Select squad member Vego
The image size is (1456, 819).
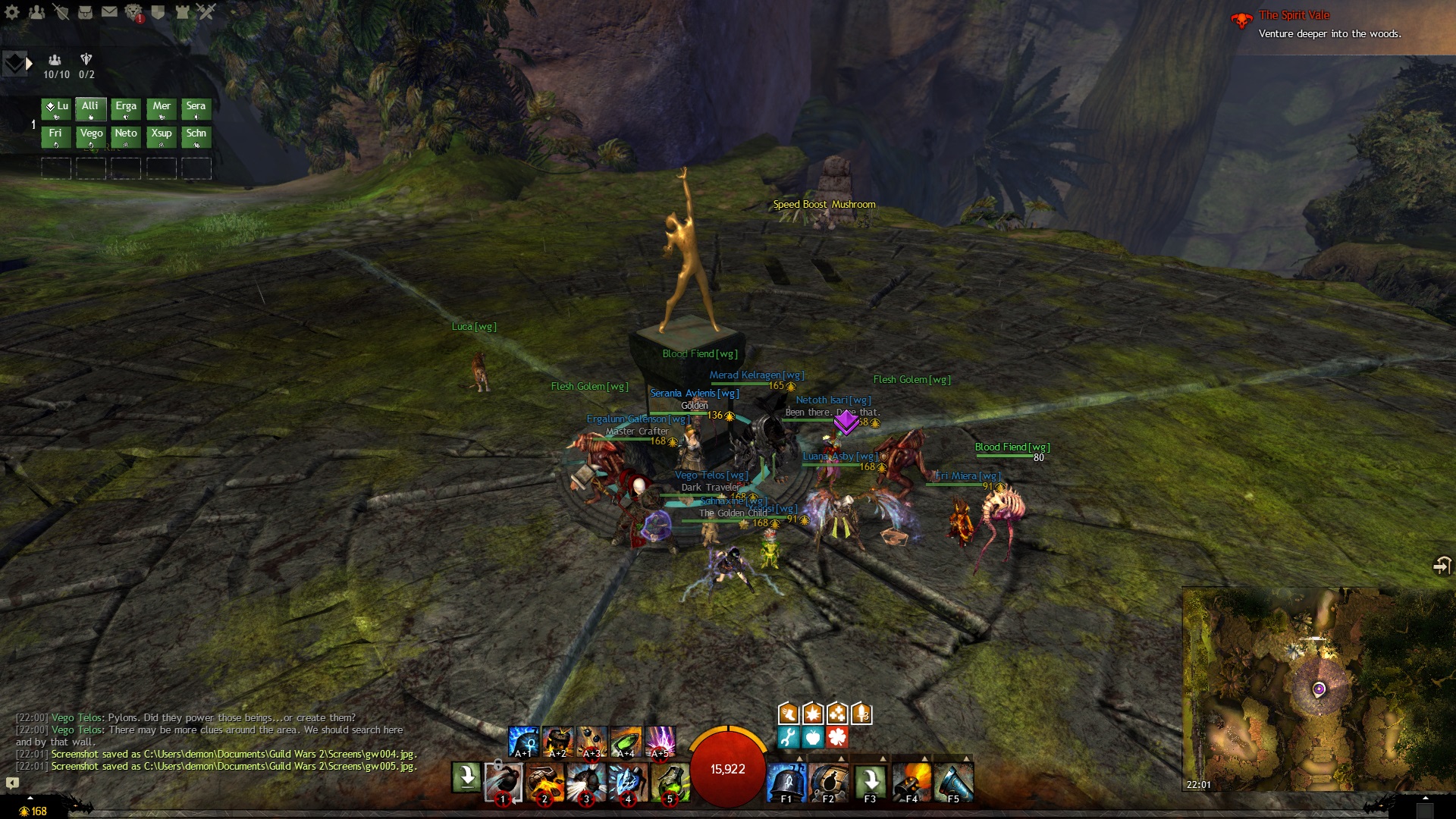pyautogui.click(x=91, y=136)
